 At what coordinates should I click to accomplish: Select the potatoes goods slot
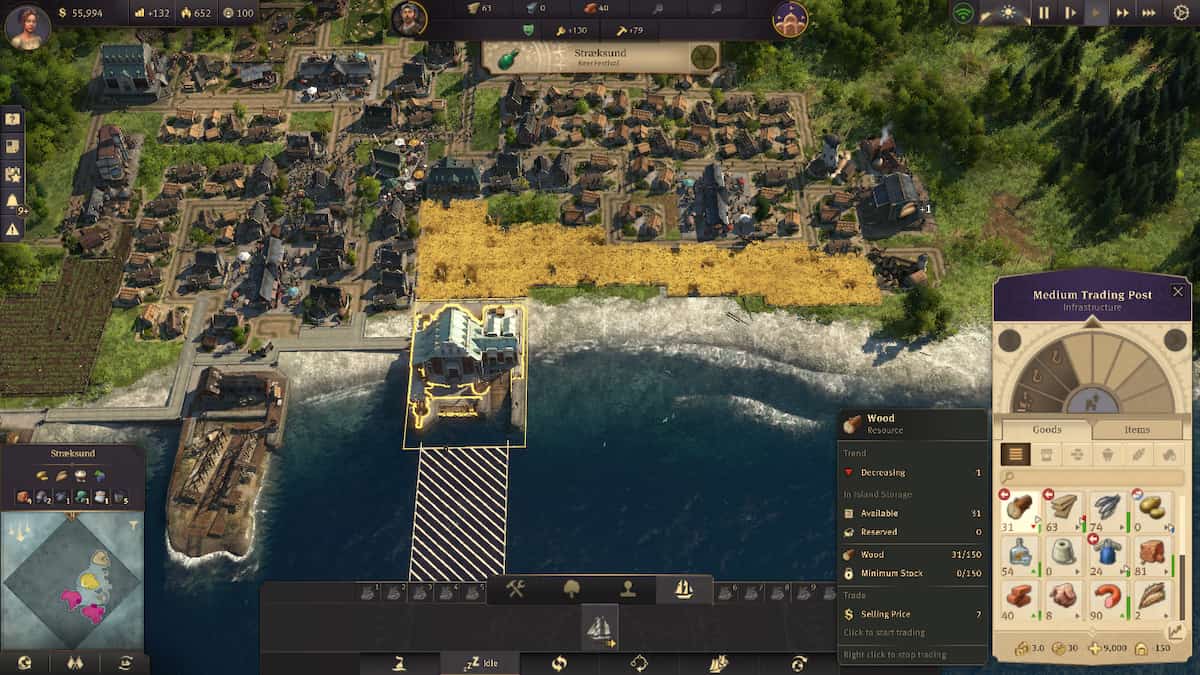pos(1152,507)
